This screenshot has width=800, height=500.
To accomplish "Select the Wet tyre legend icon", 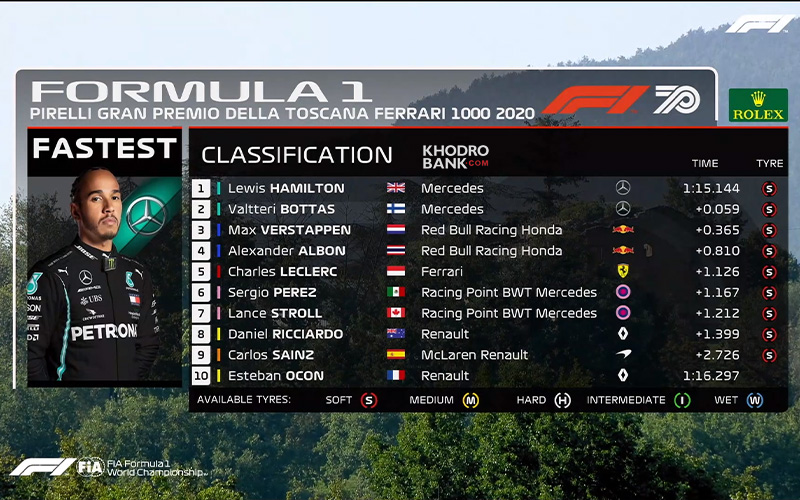I will (x=755, y=400).
